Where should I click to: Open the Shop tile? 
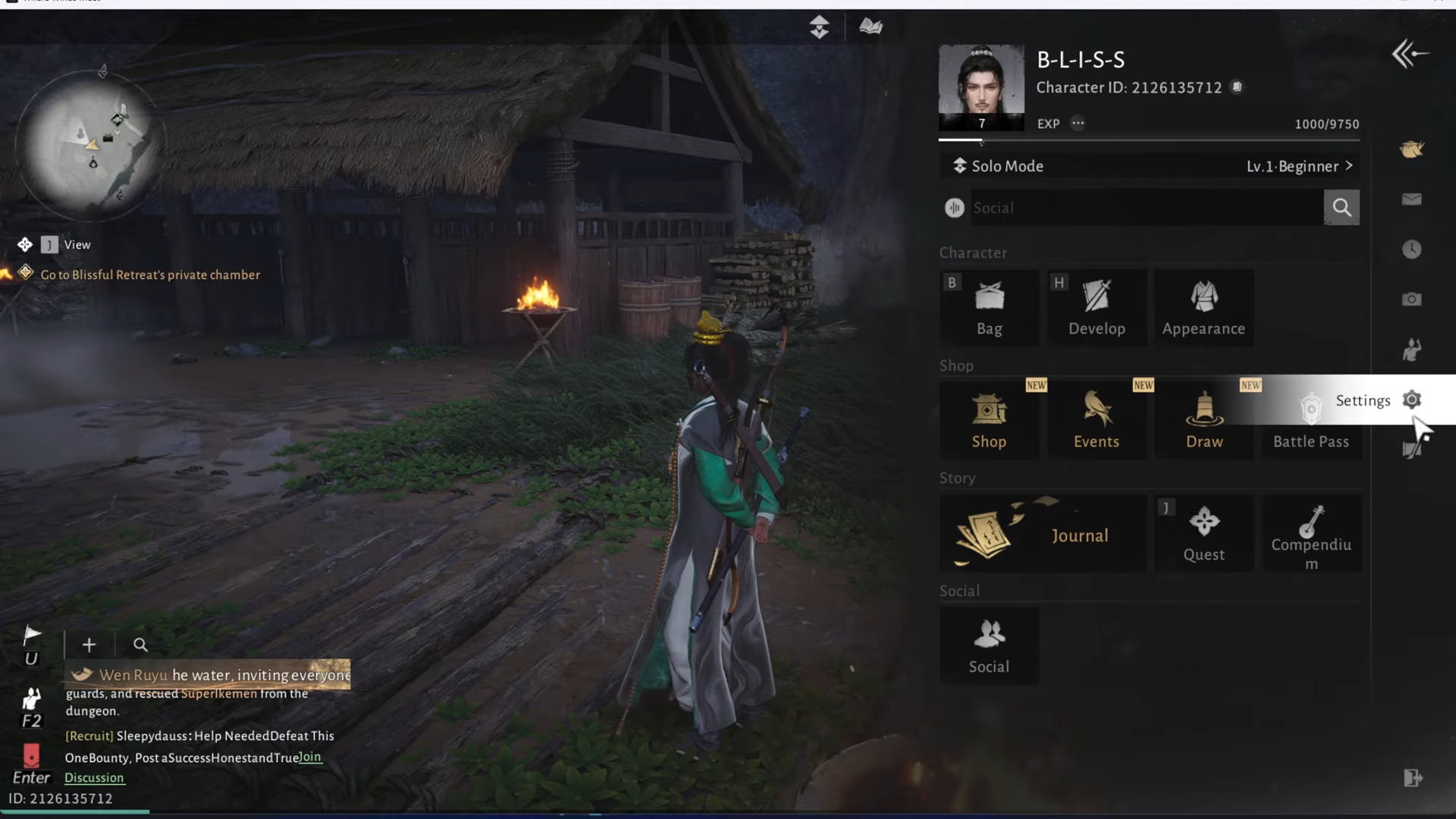[x=989, y=421]
